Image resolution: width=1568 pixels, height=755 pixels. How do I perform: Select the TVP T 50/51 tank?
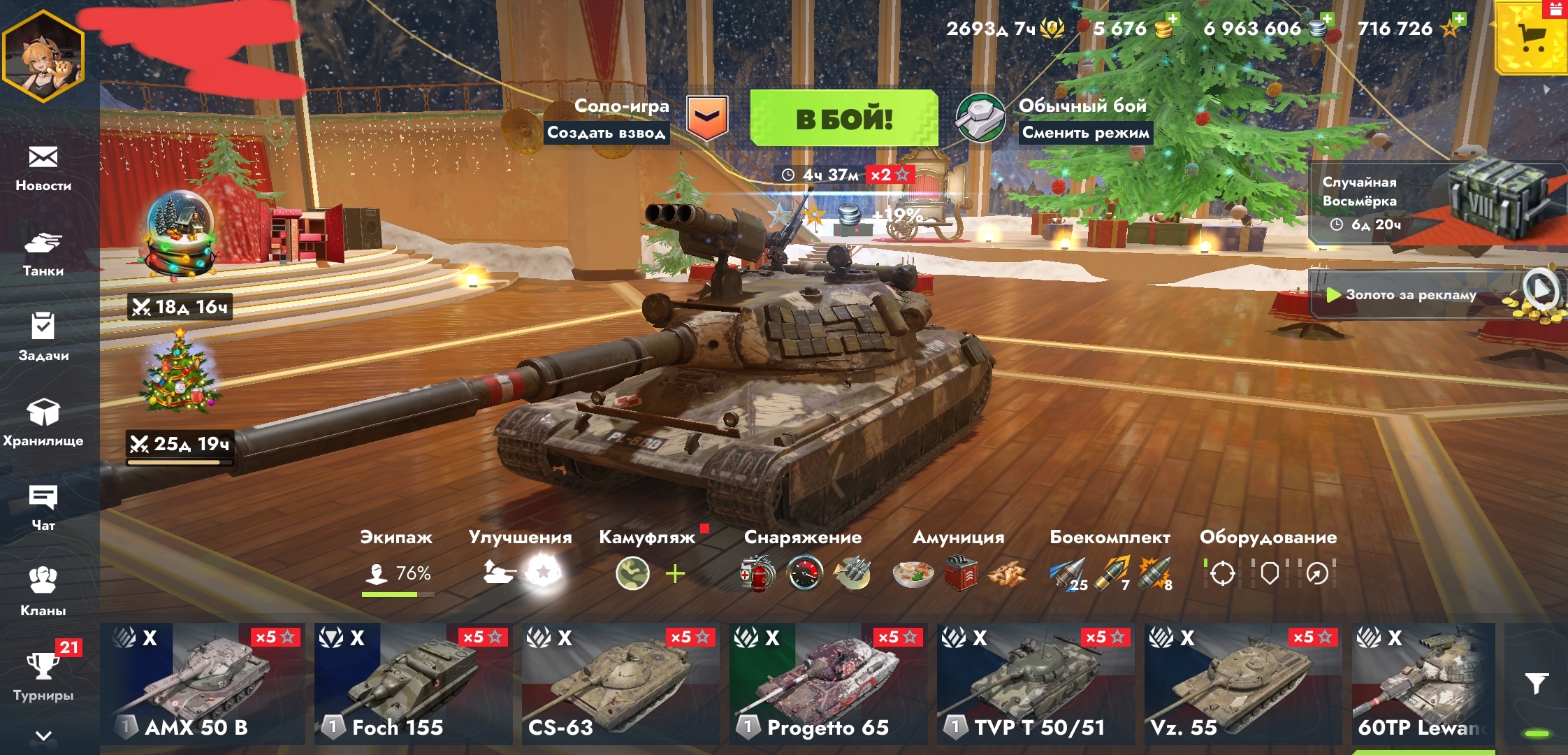coord(1036,684)
